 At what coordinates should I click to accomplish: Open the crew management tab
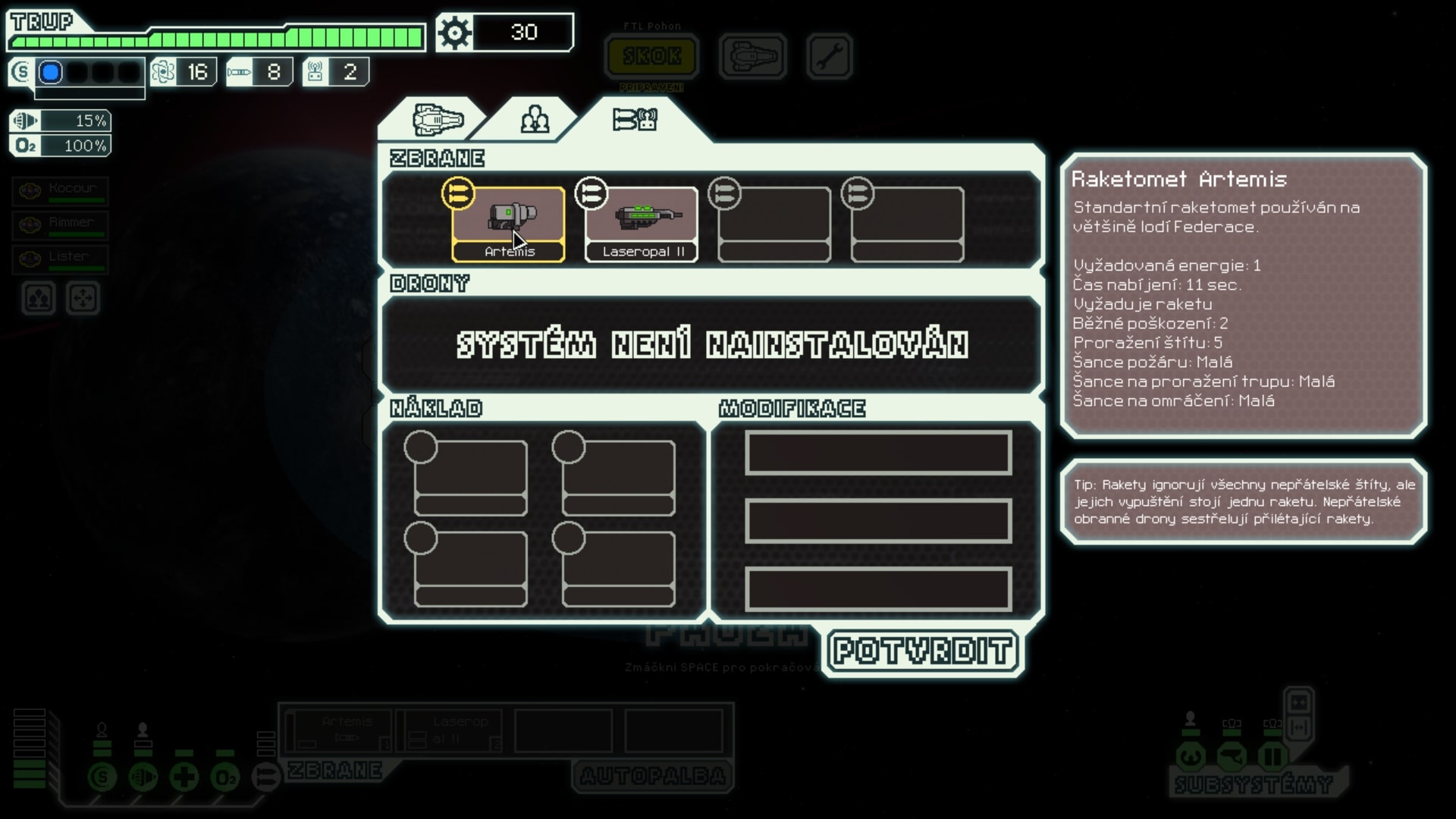pyautogui.click(x=535, y=119)
